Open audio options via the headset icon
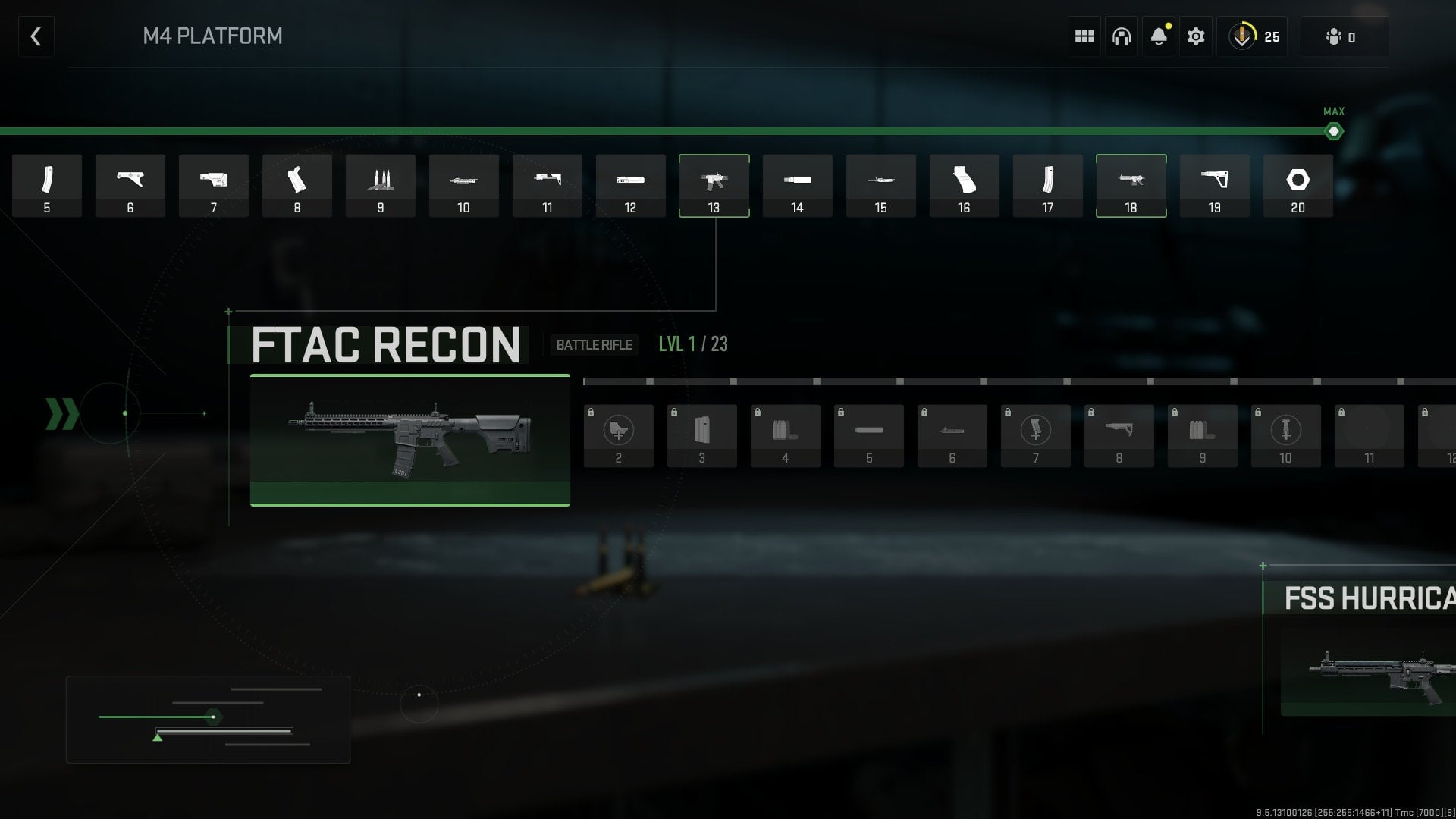This screenshot has height=819, width=1456. point(1121,36)
